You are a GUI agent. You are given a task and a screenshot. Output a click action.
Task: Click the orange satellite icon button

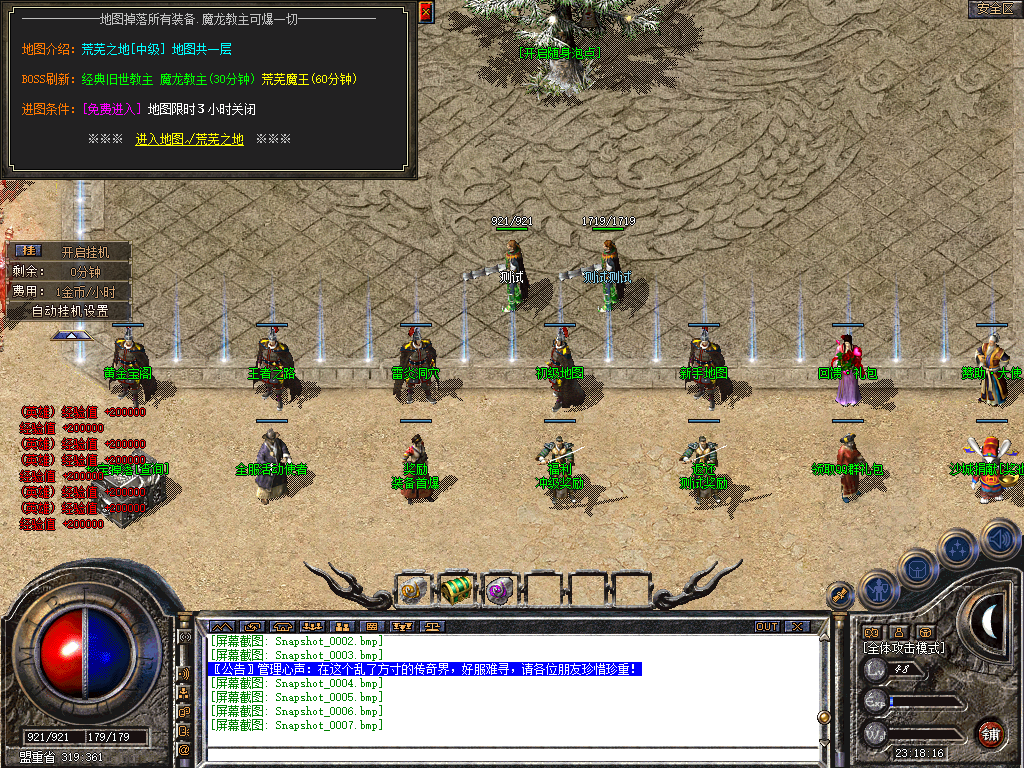click(x=840, y=595)
